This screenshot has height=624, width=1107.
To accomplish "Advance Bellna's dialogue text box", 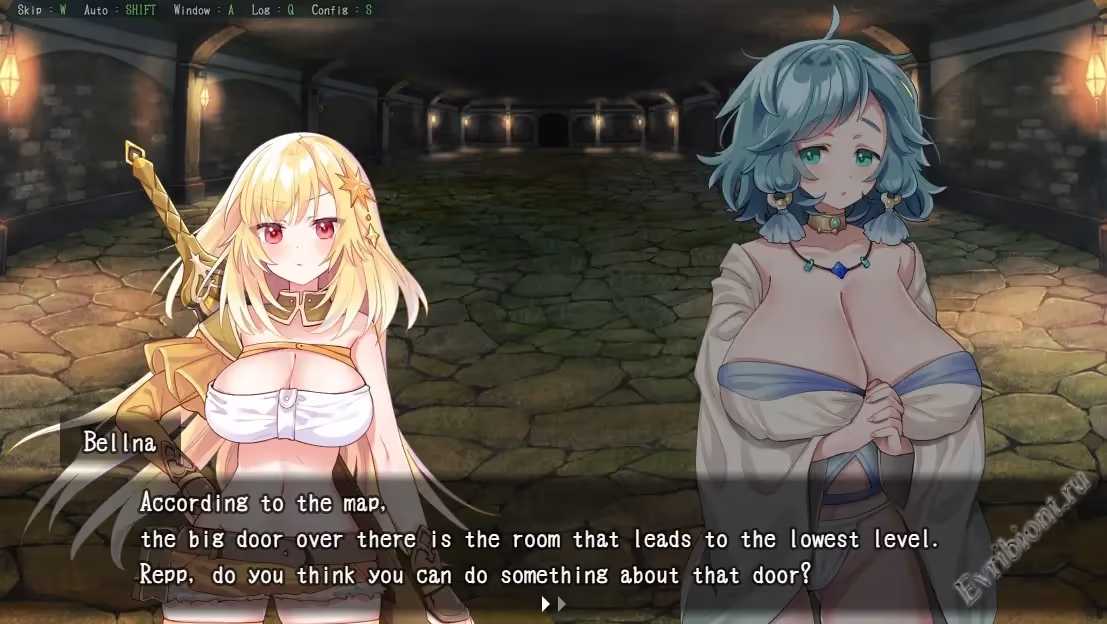I will [540, 540].
